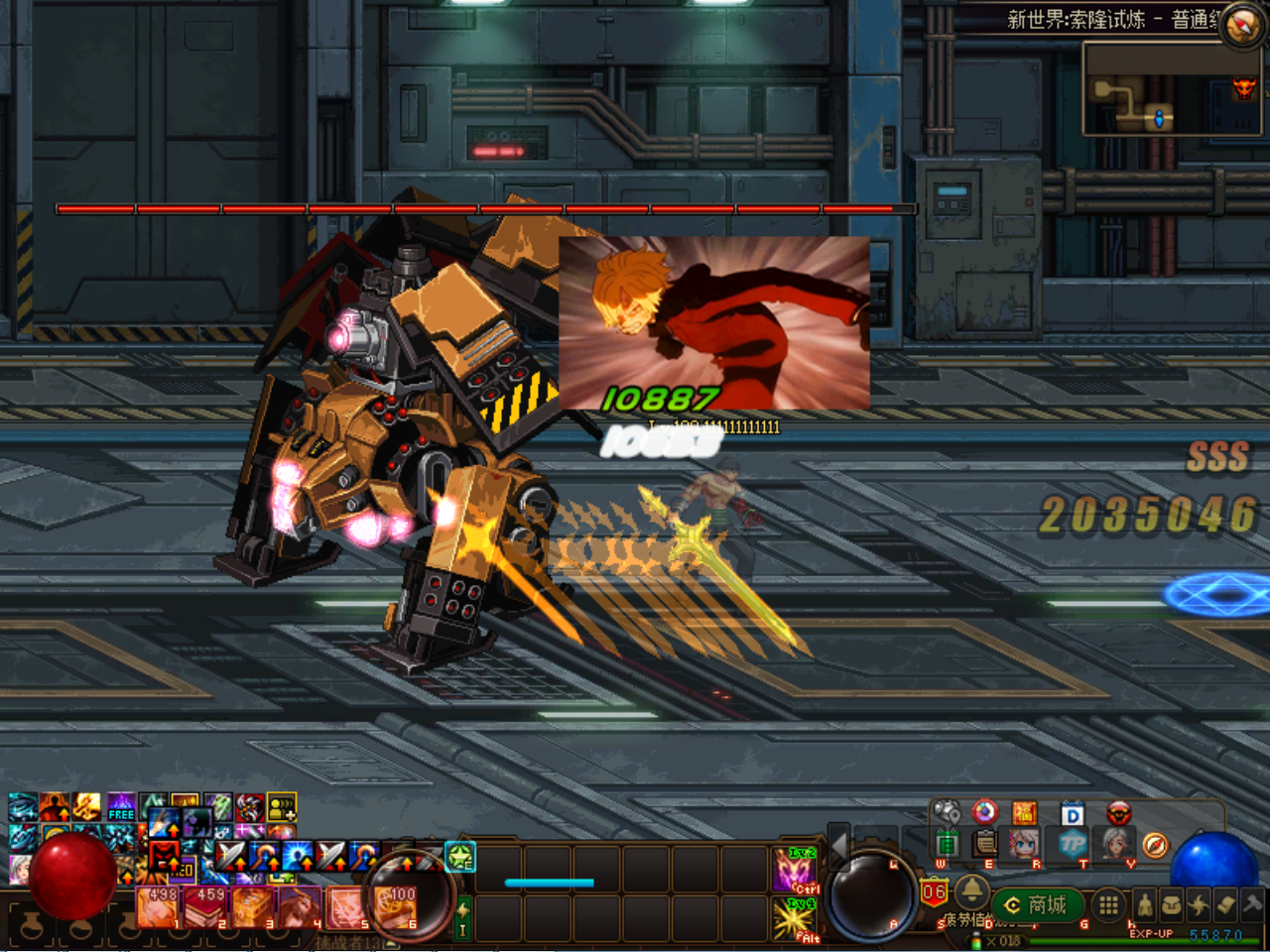Click the quickslot item numbered 1
The width and height of the screenshot is (1270, 952).
pyautogui.click(x=159, y=907)
